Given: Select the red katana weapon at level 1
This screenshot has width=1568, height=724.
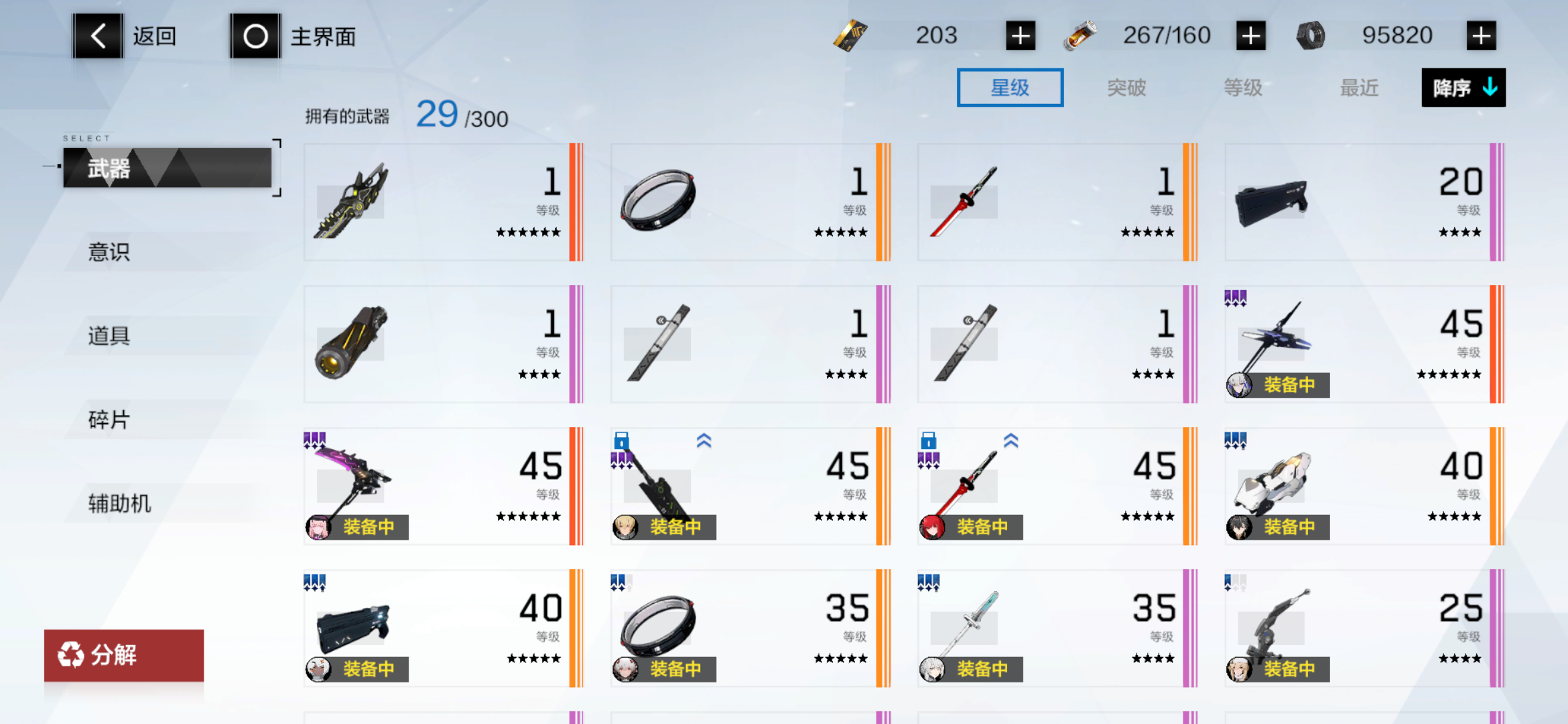Looking at the screenshot, I should coord(965,201).
